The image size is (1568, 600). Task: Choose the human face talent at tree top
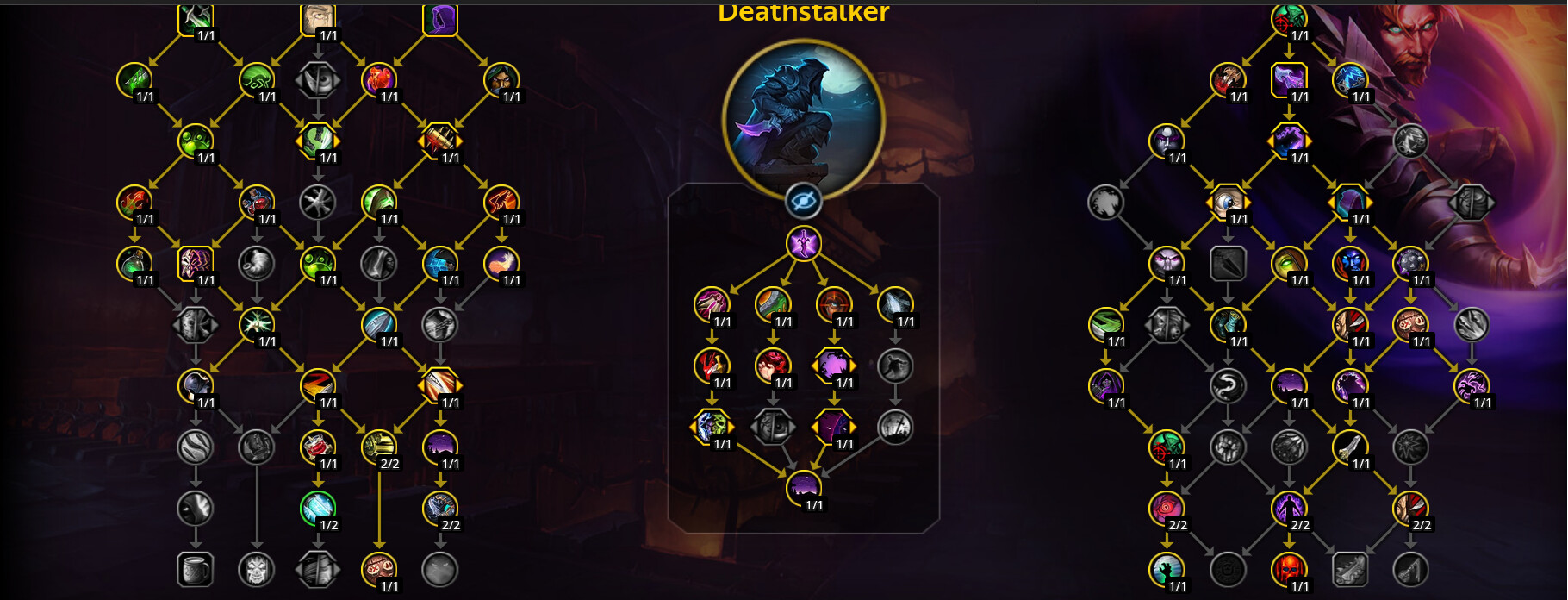click(318, 19)
